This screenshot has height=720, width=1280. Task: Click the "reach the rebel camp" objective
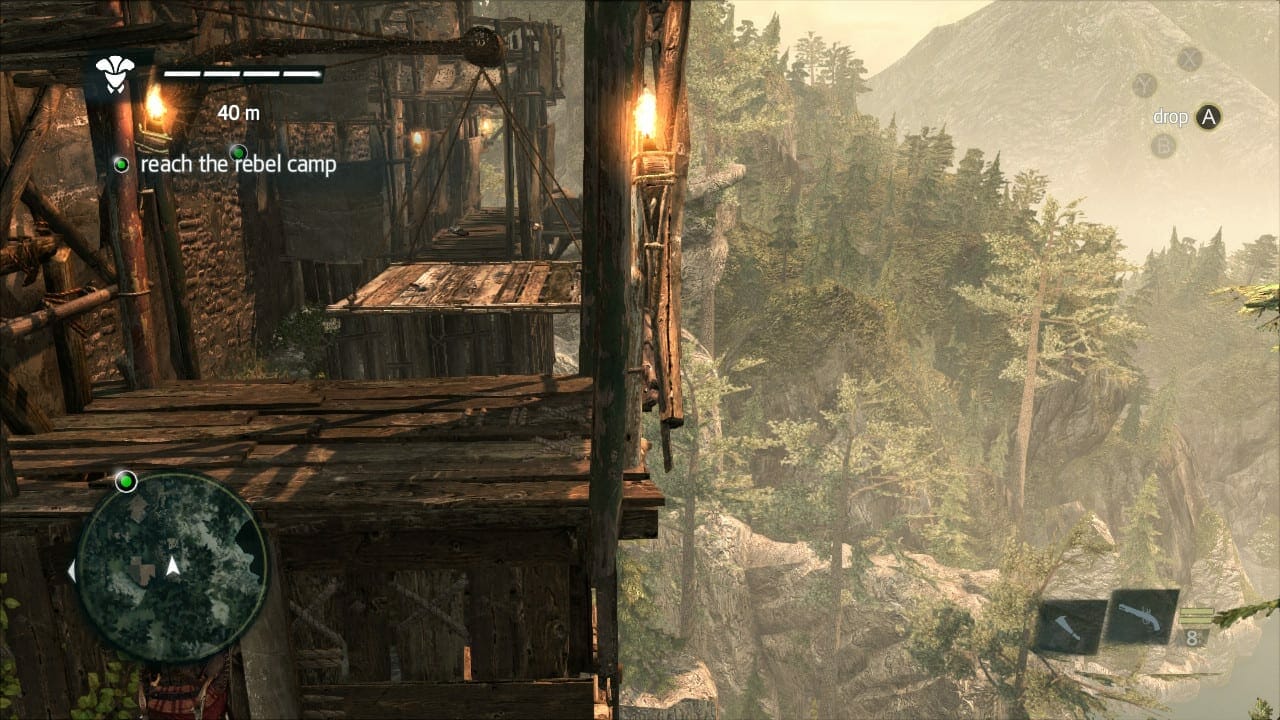tap(238, 165)
